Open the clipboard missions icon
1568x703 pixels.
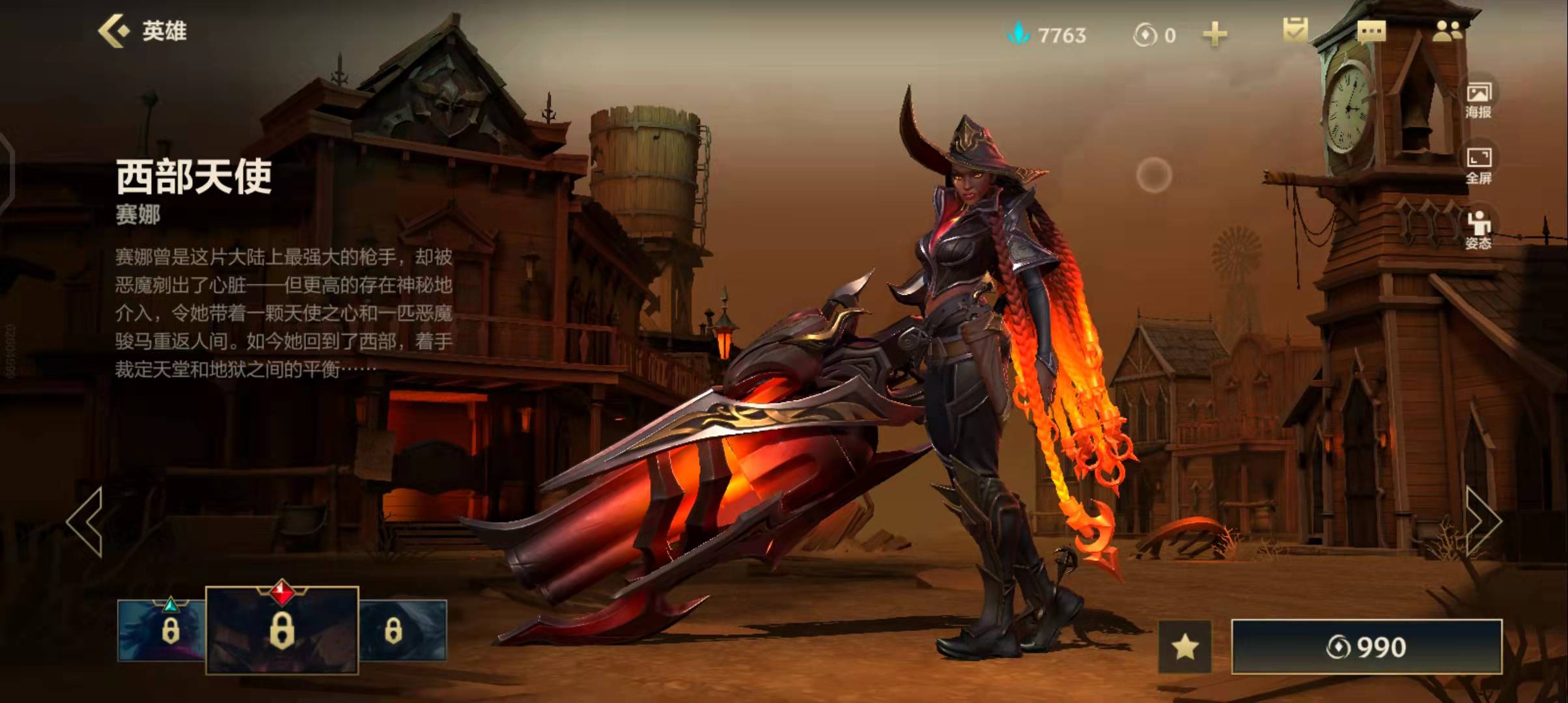click(1295, 31)
